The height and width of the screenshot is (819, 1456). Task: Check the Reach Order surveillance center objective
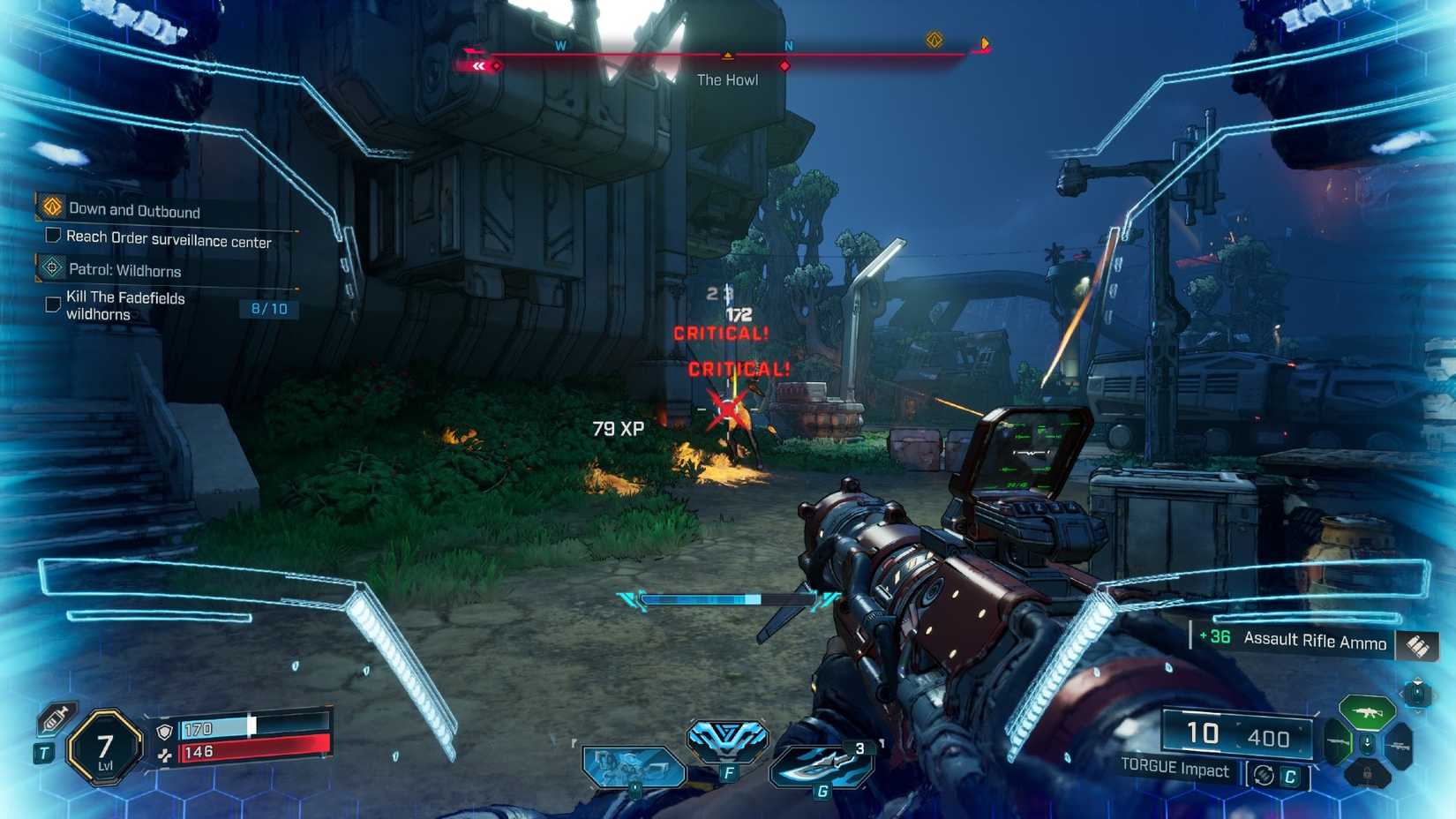click(x=51, y=235)
